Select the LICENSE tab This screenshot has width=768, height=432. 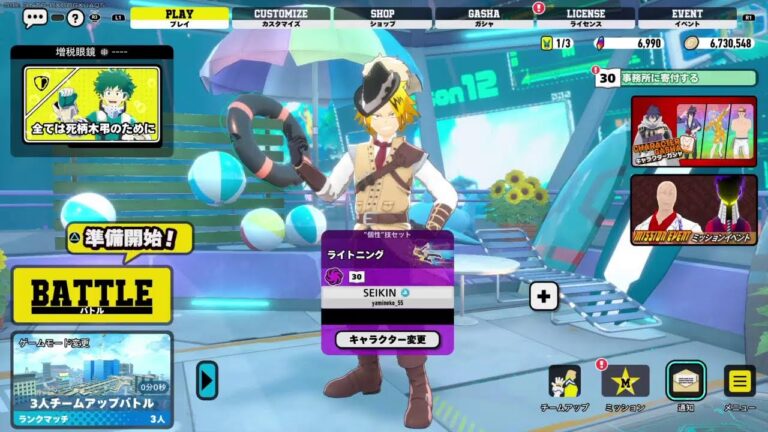tap(585, 17)
